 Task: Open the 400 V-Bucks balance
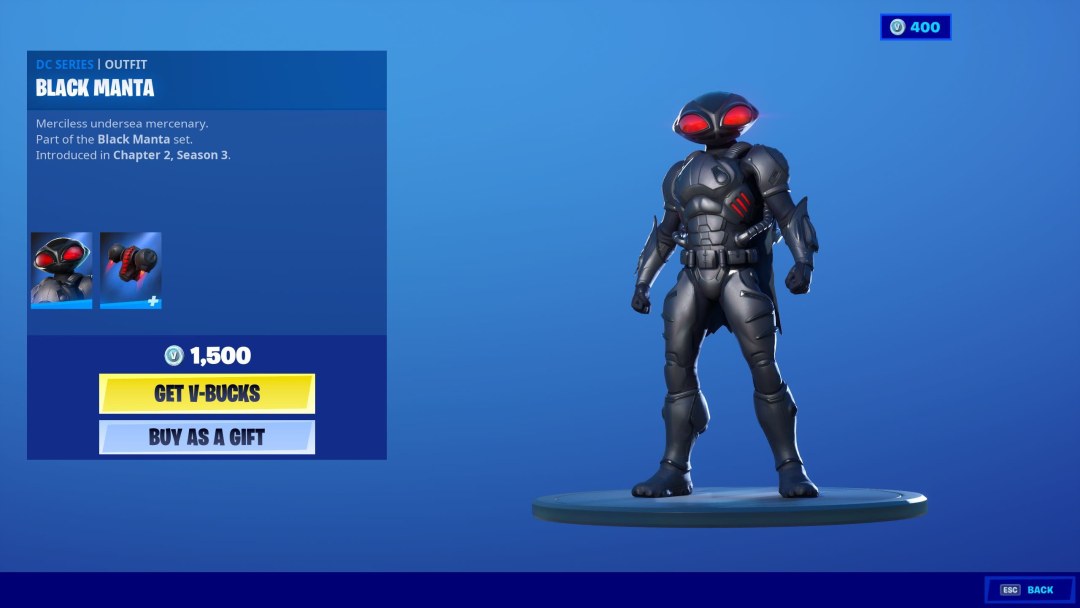pyautogui.click(x=915, y=27)
